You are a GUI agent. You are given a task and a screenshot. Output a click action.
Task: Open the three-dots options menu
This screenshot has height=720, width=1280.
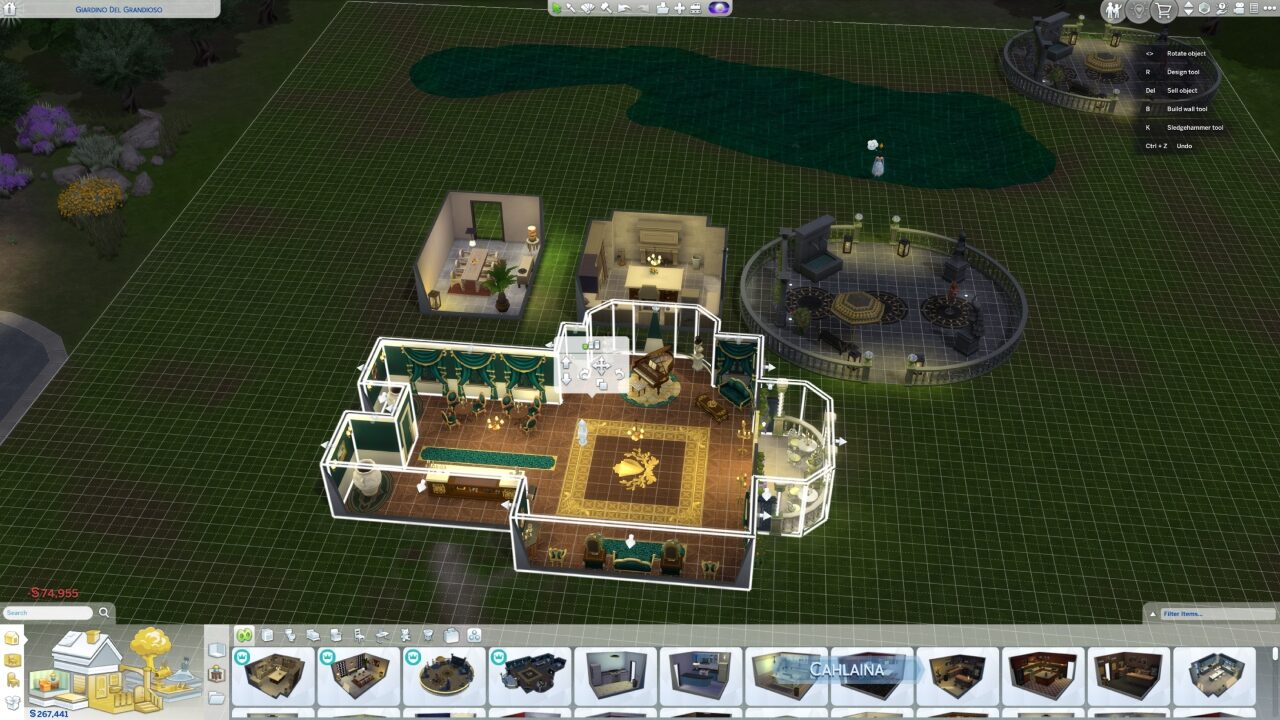click(x=1268, y=9)
